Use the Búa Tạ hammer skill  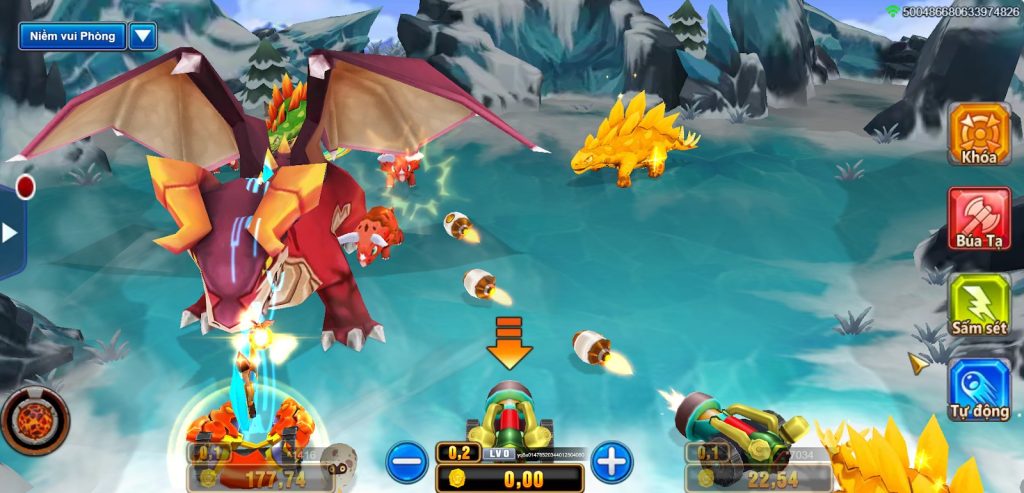[979, 219]
